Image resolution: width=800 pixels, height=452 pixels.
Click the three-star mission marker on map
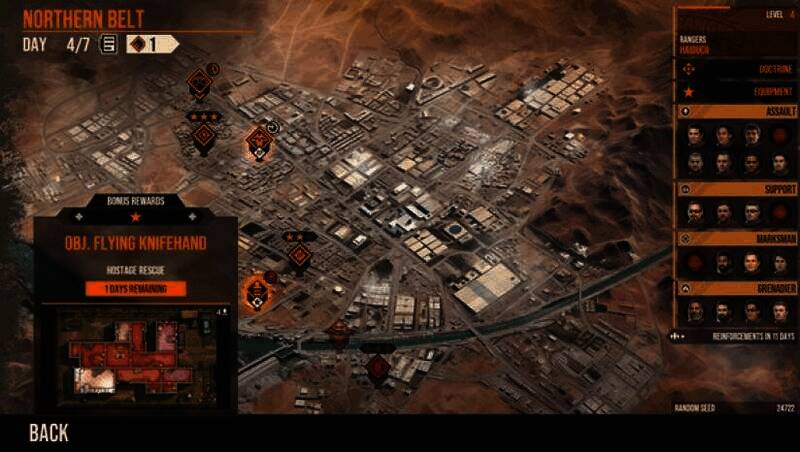203,137
